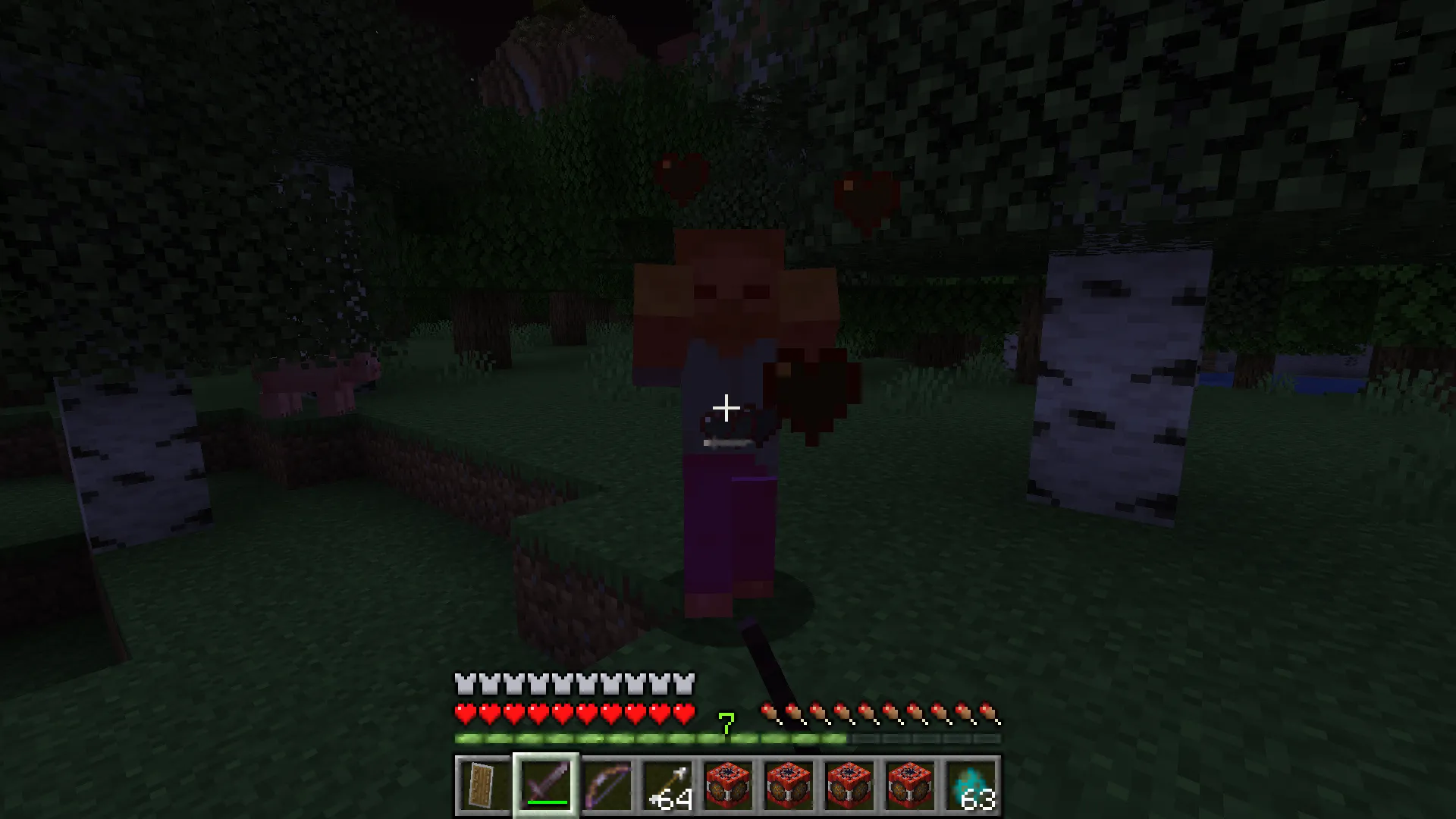The width and height of the screenshot is (1456, 819).
Task: Click the crosshair at screen center
Action: tap(727, 409)
